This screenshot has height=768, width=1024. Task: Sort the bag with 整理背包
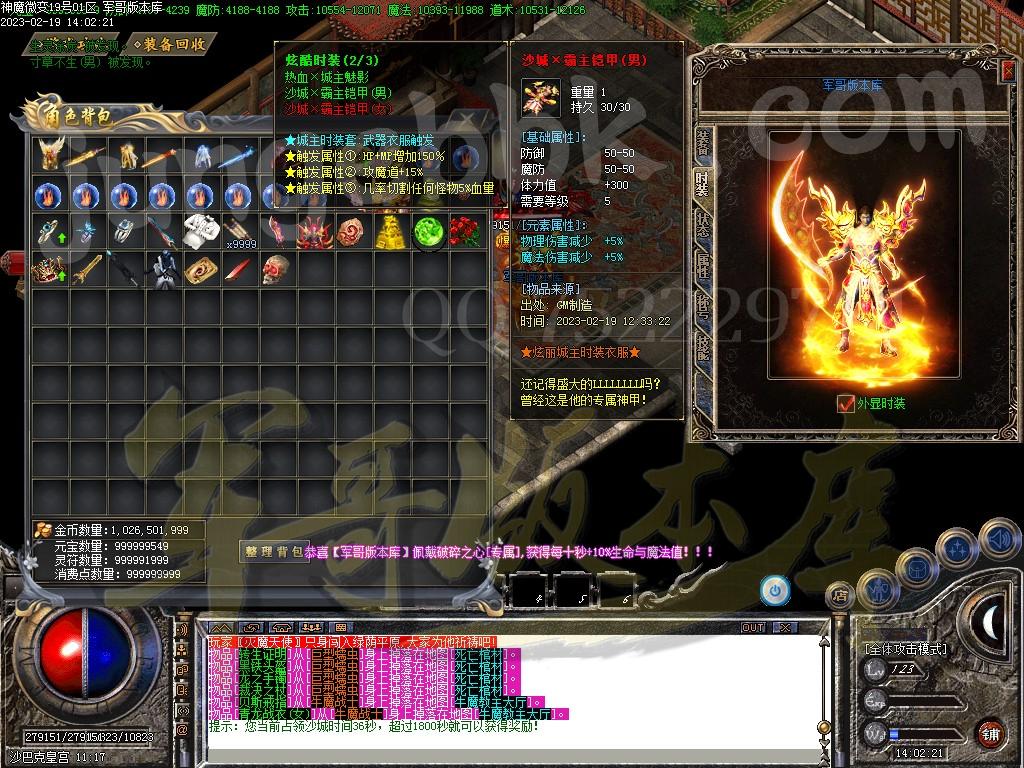tap(273, 551)
